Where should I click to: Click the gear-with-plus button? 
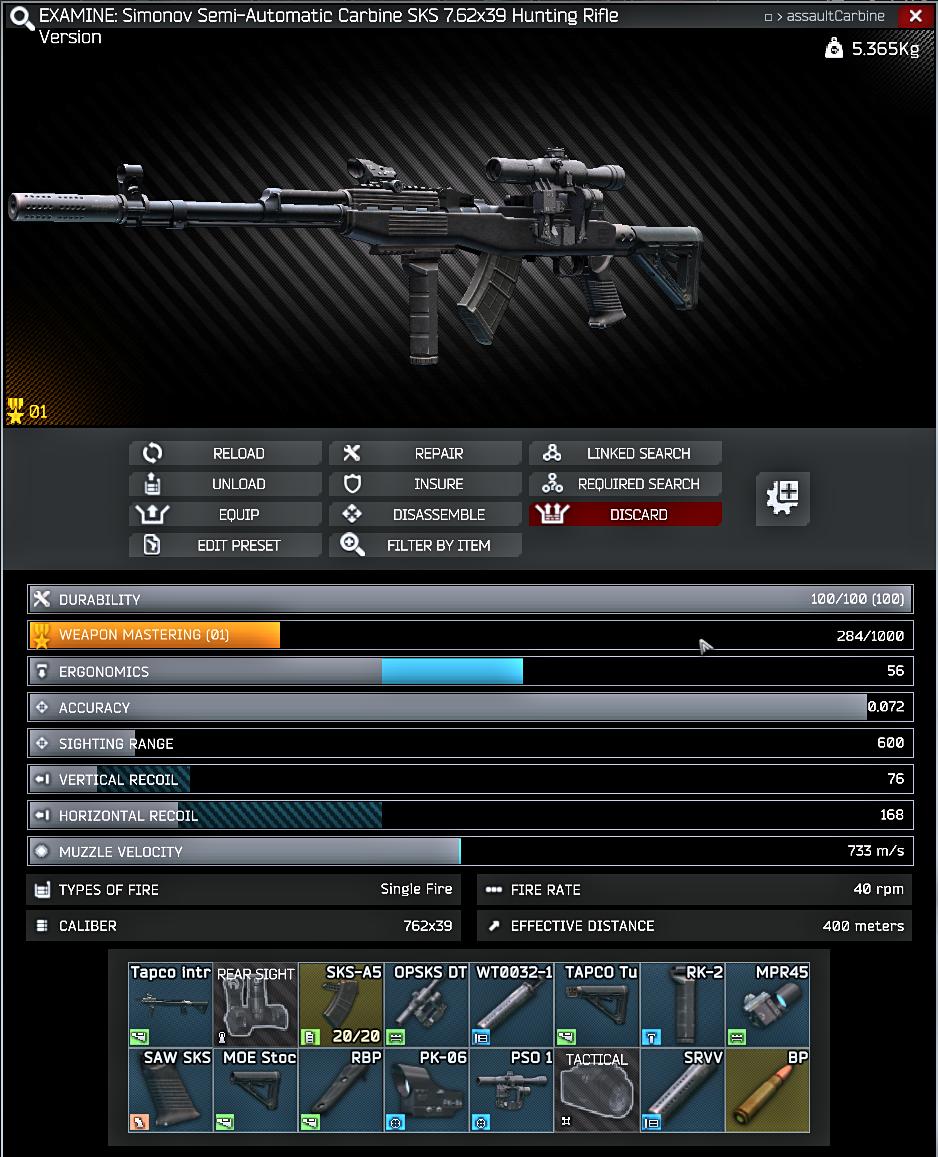point(782,498)
